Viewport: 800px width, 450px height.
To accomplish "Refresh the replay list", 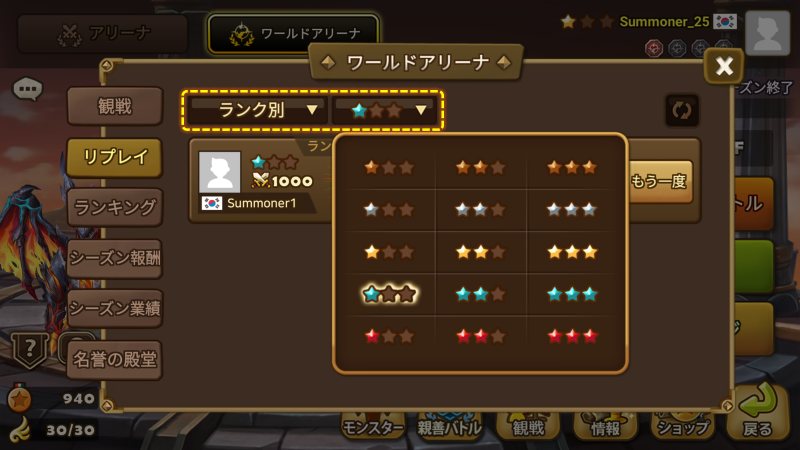I will point(682,110).
